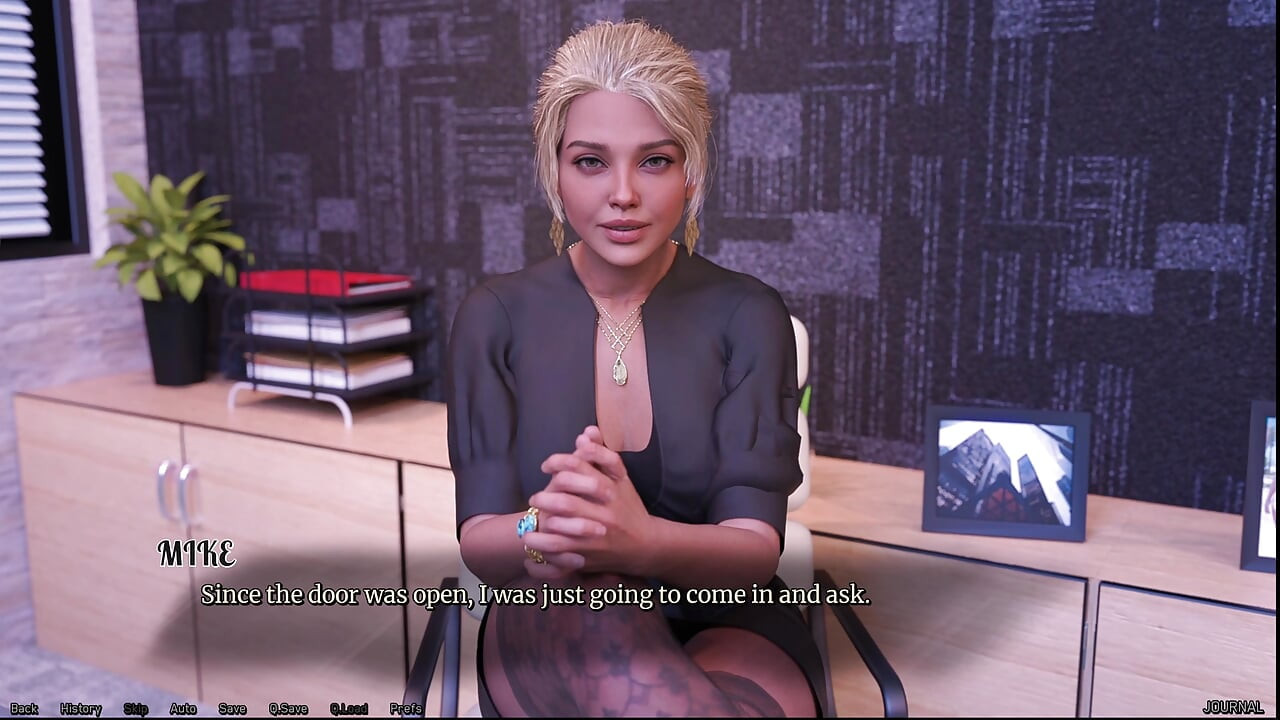Click the Q.Save quick save button
Viewport: 1280px width, 720px height.
[x=288, y=708]
